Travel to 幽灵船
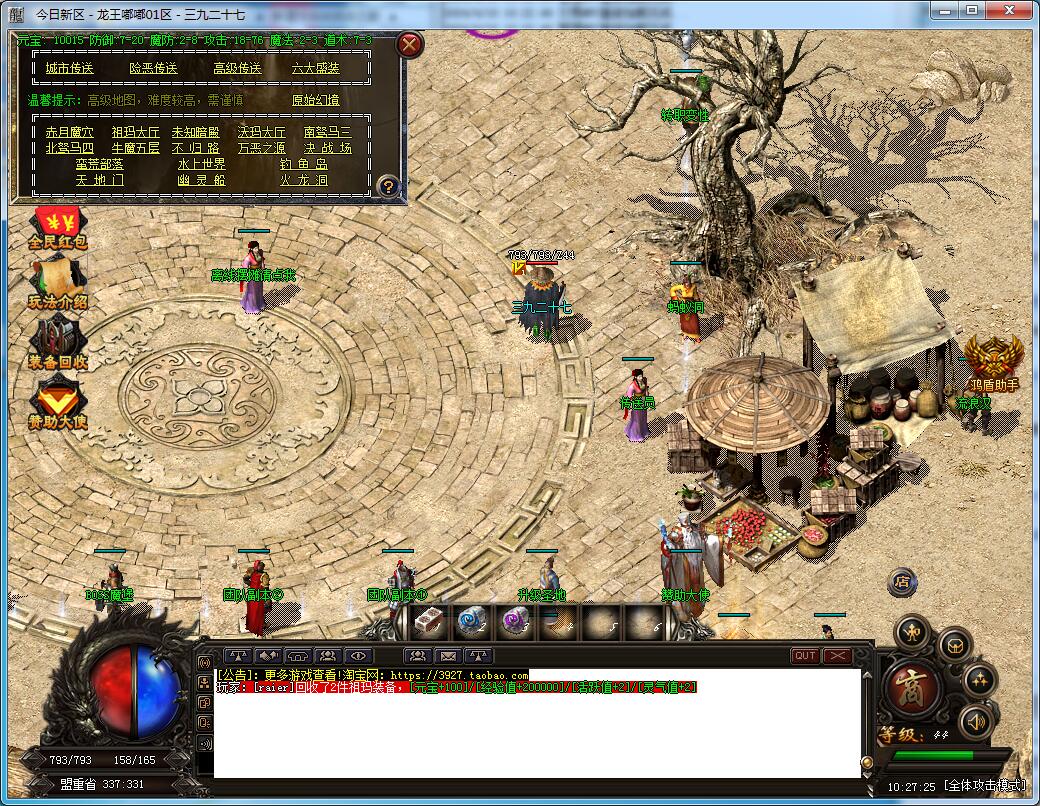This screenshot has height=806, width=1040. pyautogui.click(x=202, y=180)
